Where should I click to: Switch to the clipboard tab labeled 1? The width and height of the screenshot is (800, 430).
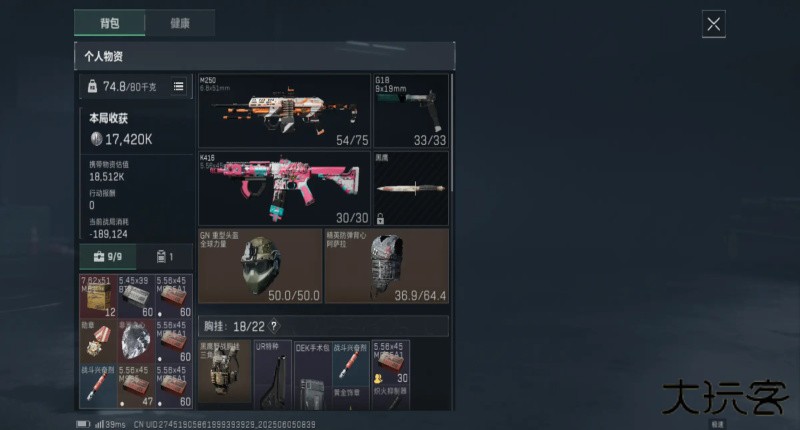tap(163, 257)
